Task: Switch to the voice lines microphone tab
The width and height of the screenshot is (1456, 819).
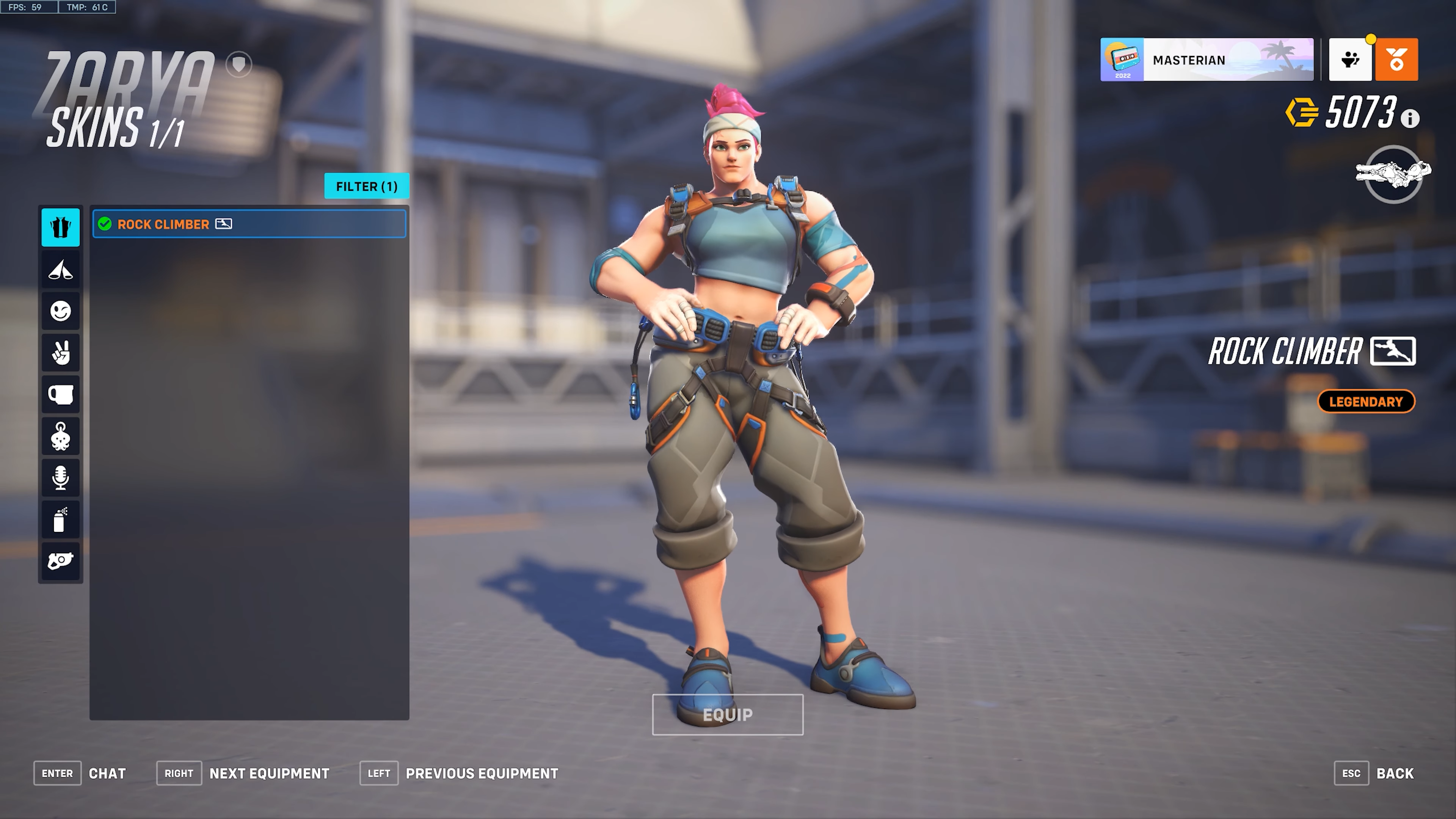Action: coord(61,478)
